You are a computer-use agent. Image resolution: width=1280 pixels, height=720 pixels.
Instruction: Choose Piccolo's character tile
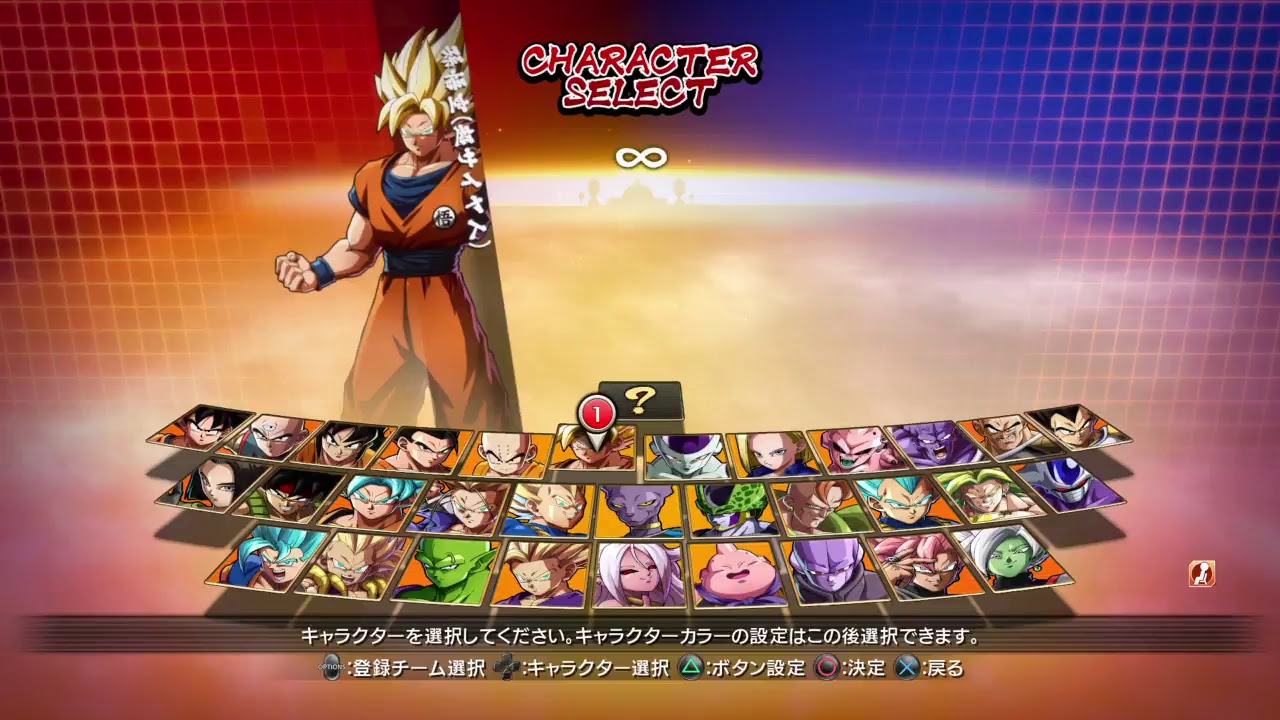pos(452,568)
